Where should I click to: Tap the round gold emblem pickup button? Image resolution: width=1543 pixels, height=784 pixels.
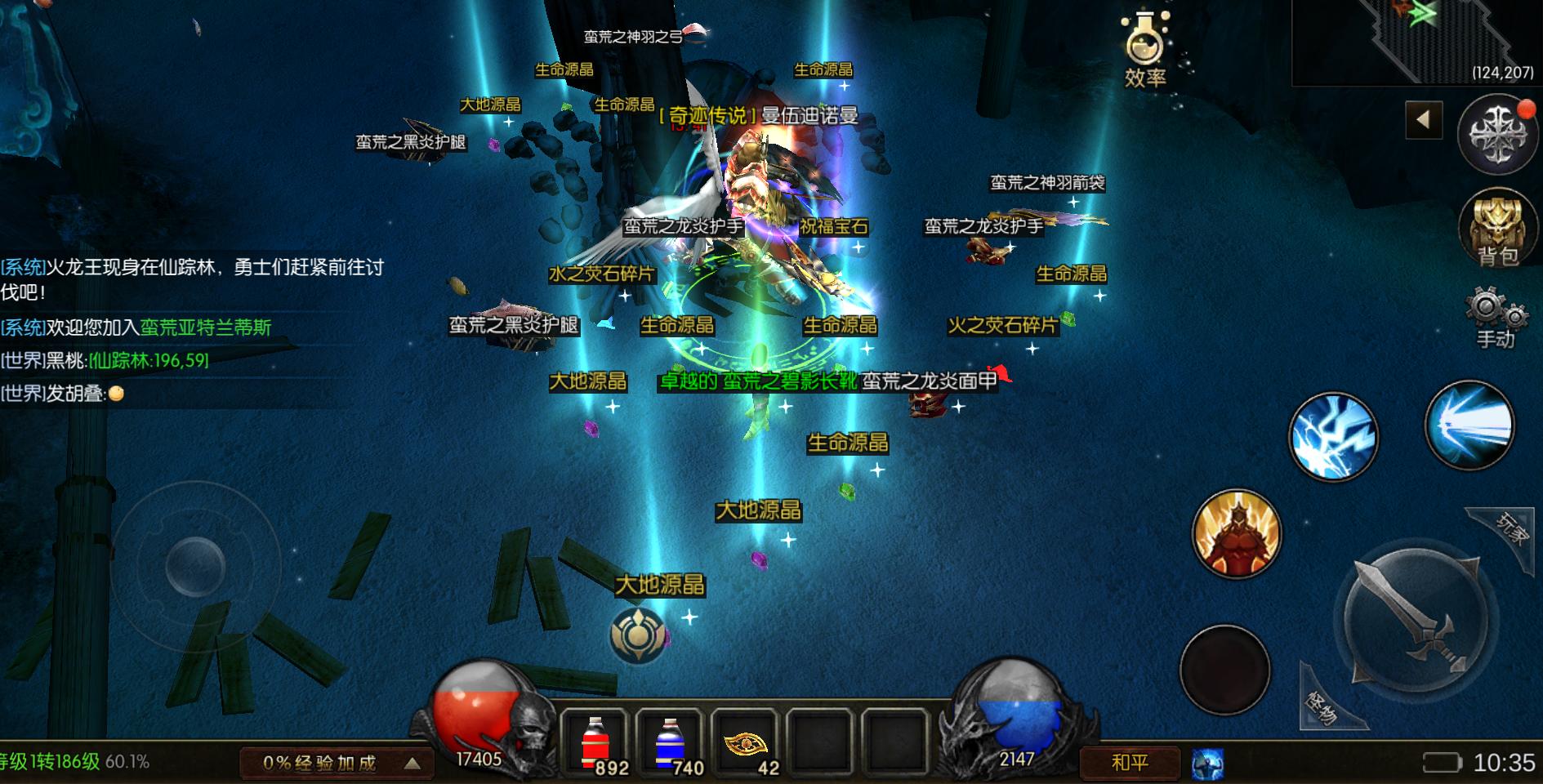coord(637,635)
